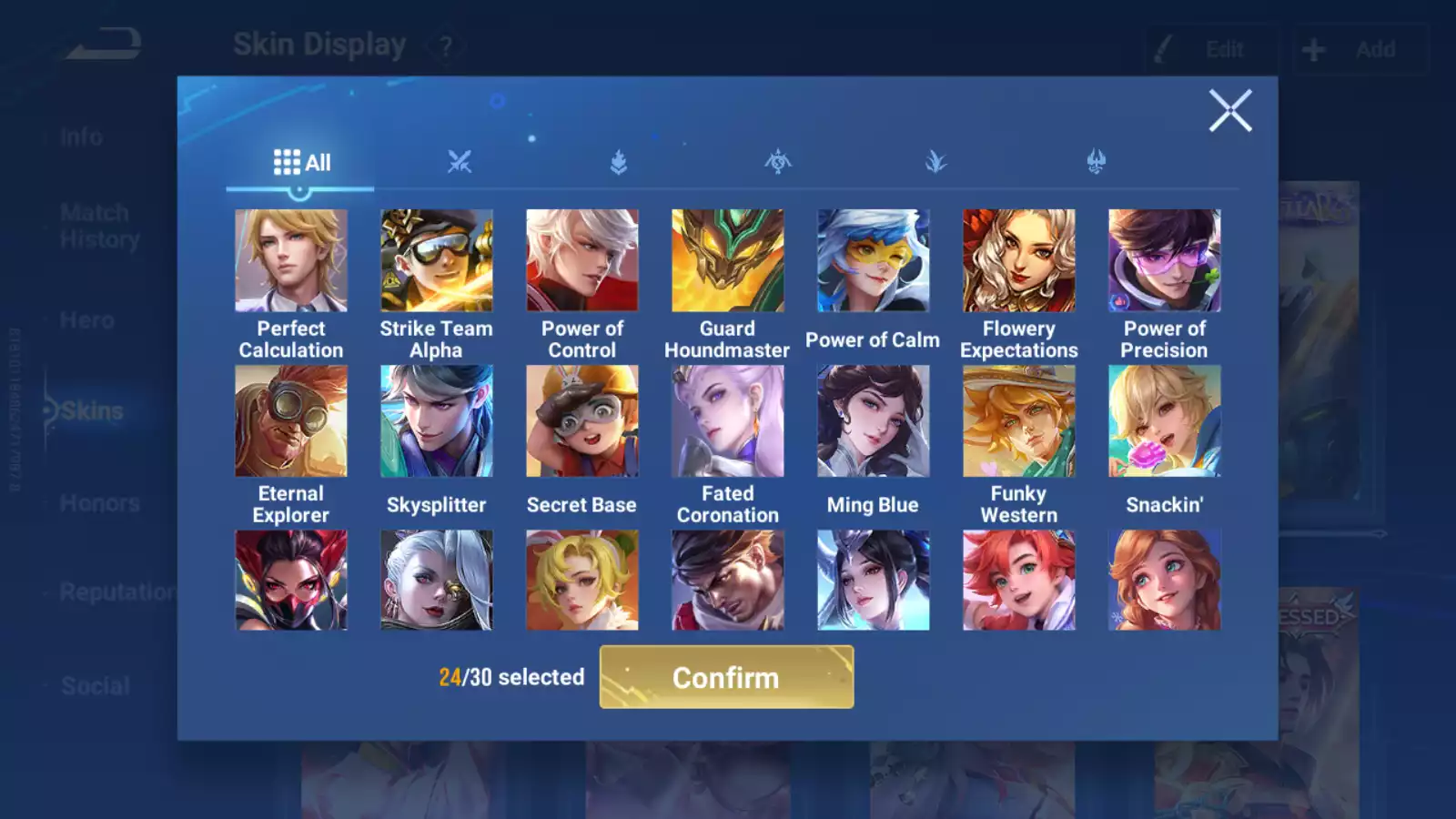The width and height of the screenshot is (1456, 819).
Task: Switch to the All skins tab
Action: [x=301, y=163]
